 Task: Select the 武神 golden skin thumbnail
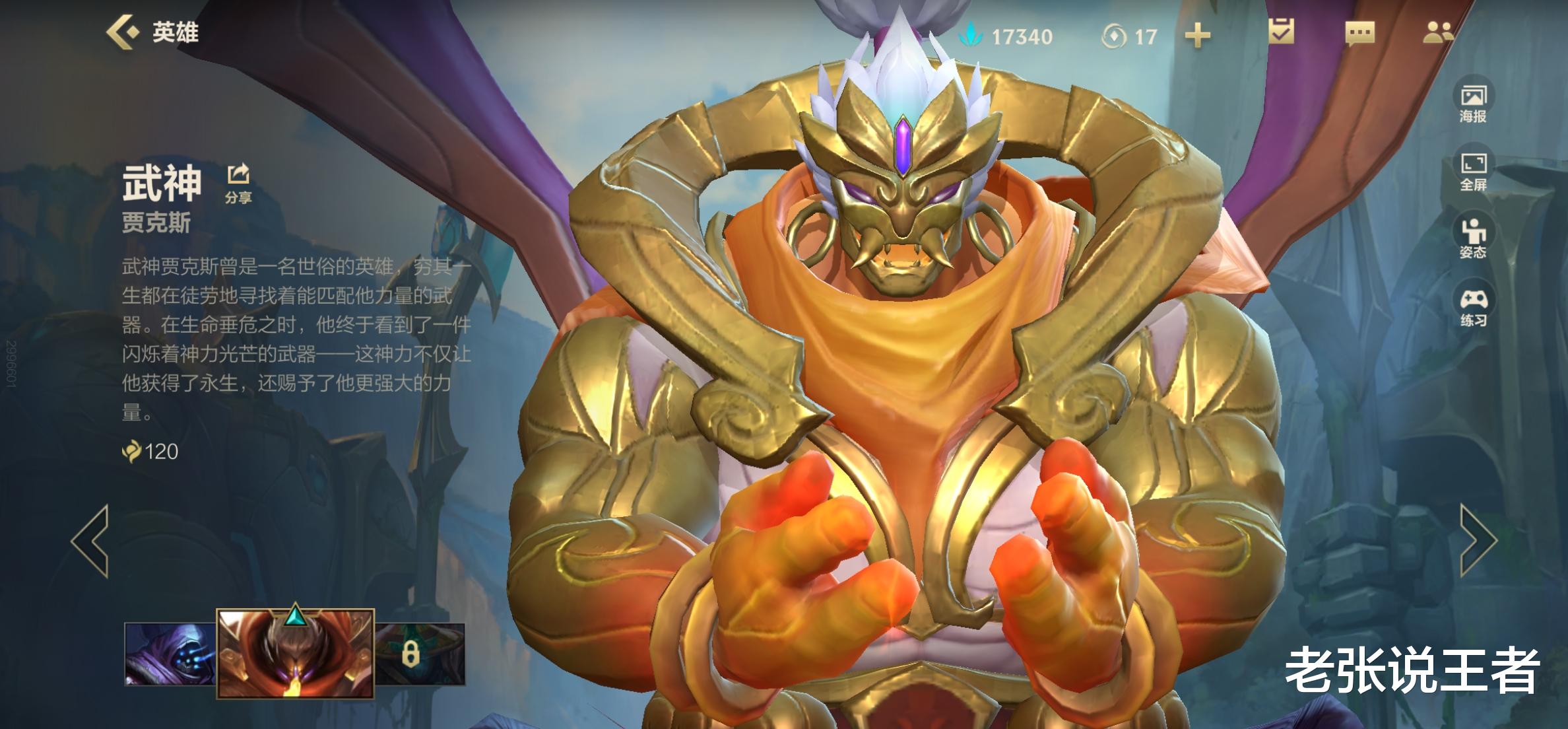pyautogui.click(x=295, y=654)
